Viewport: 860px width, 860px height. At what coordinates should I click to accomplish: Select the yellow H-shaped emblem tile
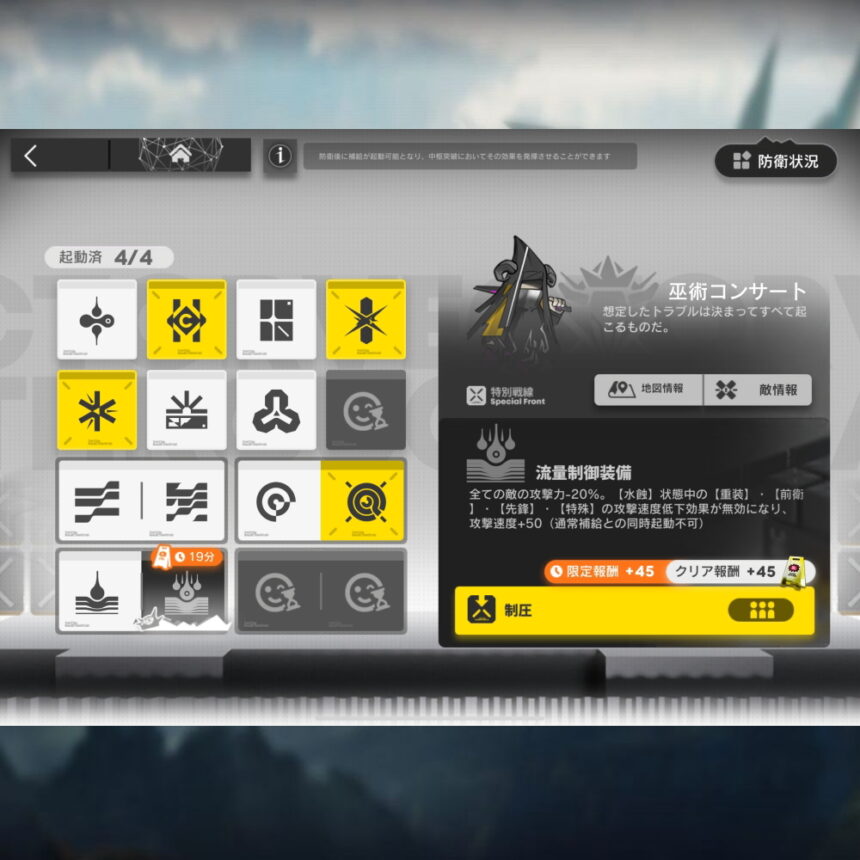pos(186,320)
